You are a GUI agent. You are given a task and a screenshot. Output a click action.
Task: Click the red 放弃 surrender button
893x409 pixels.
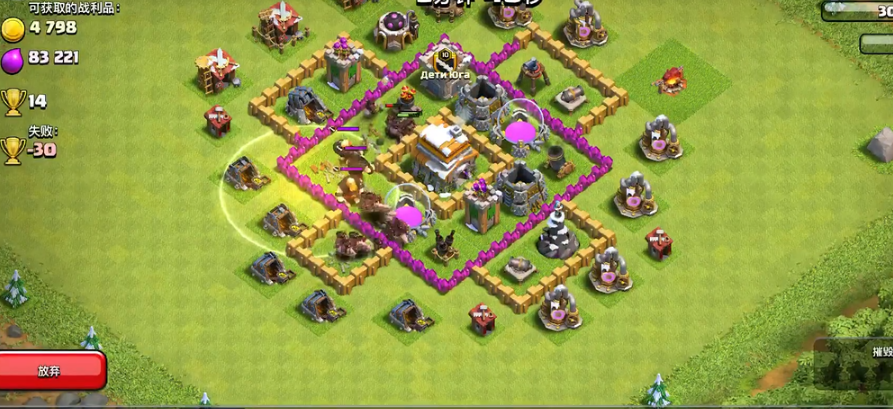50,371
